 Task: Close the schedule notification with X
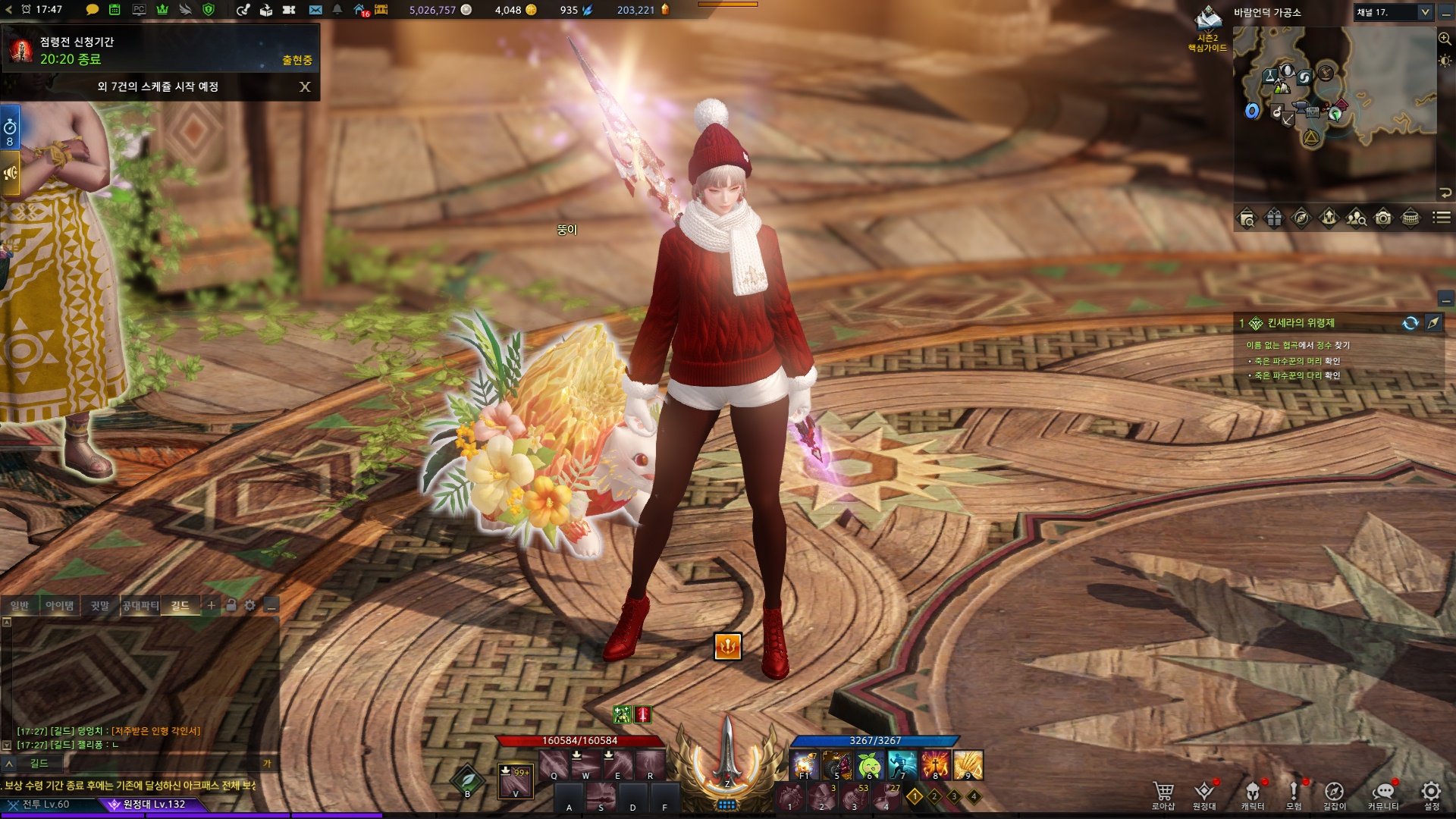click(x=305, y=87)
